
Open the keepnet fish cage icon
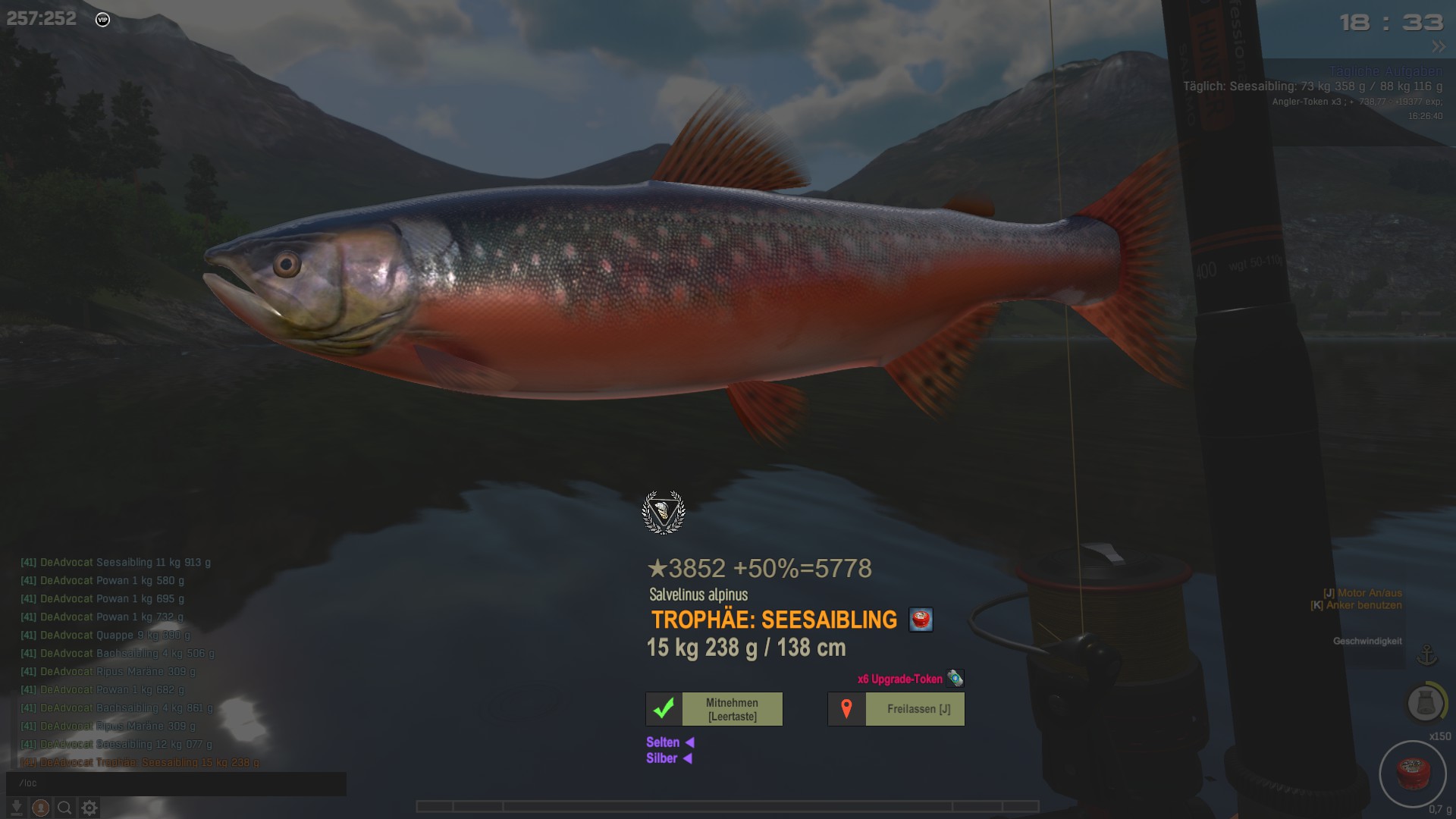pyautogui.click(x=1426, y=703)
